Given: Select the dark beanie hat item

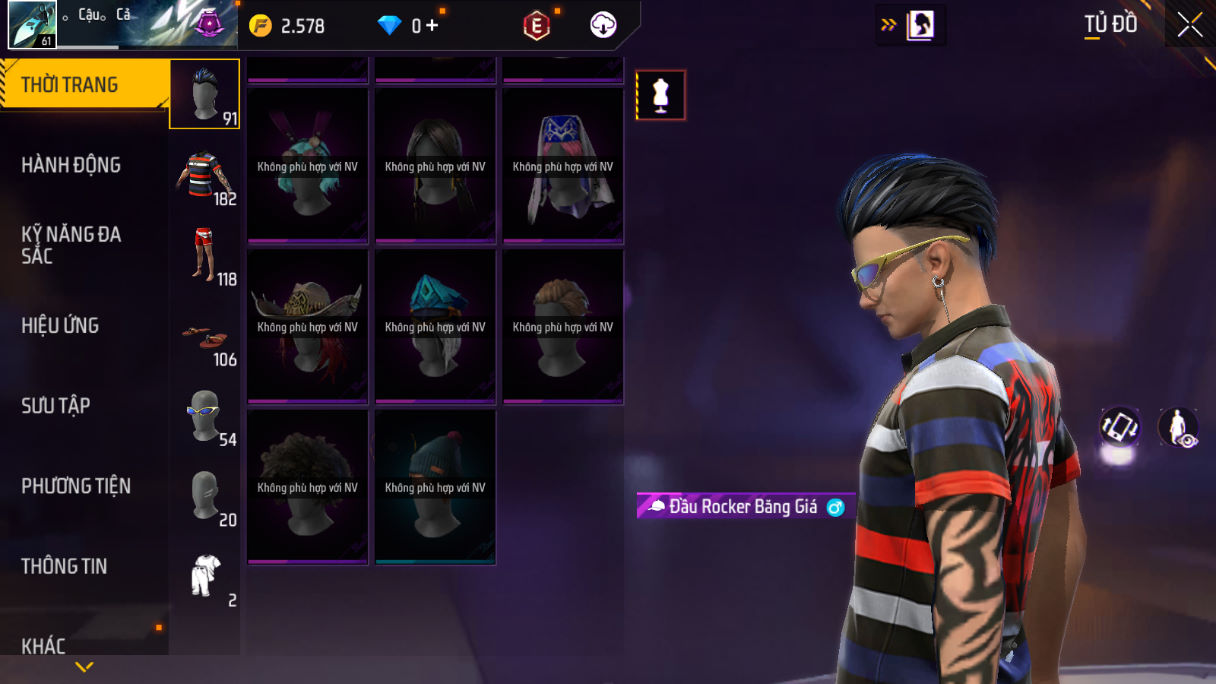Looking at the screenshot, I should (435, 486).
